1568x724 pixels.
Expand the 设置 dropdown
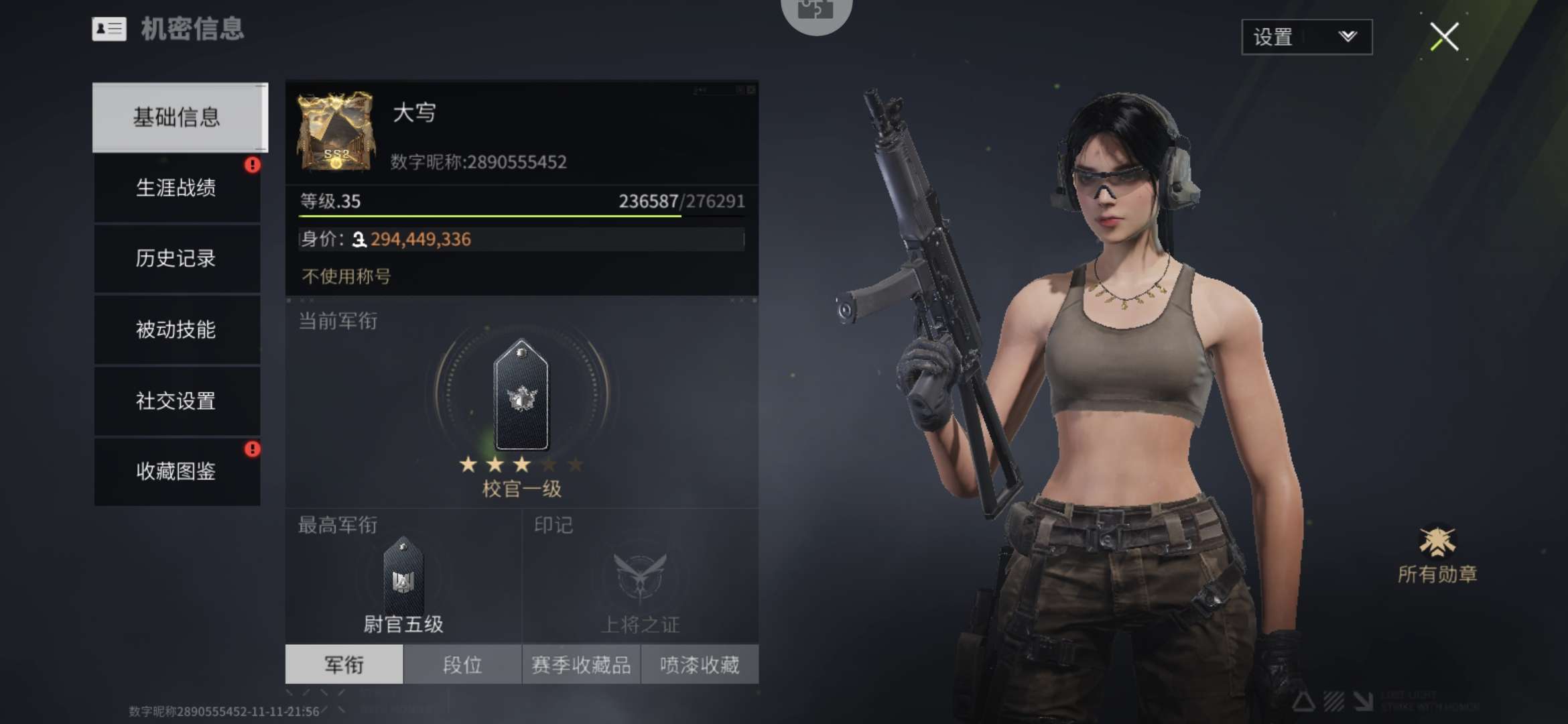(1306, 37)
